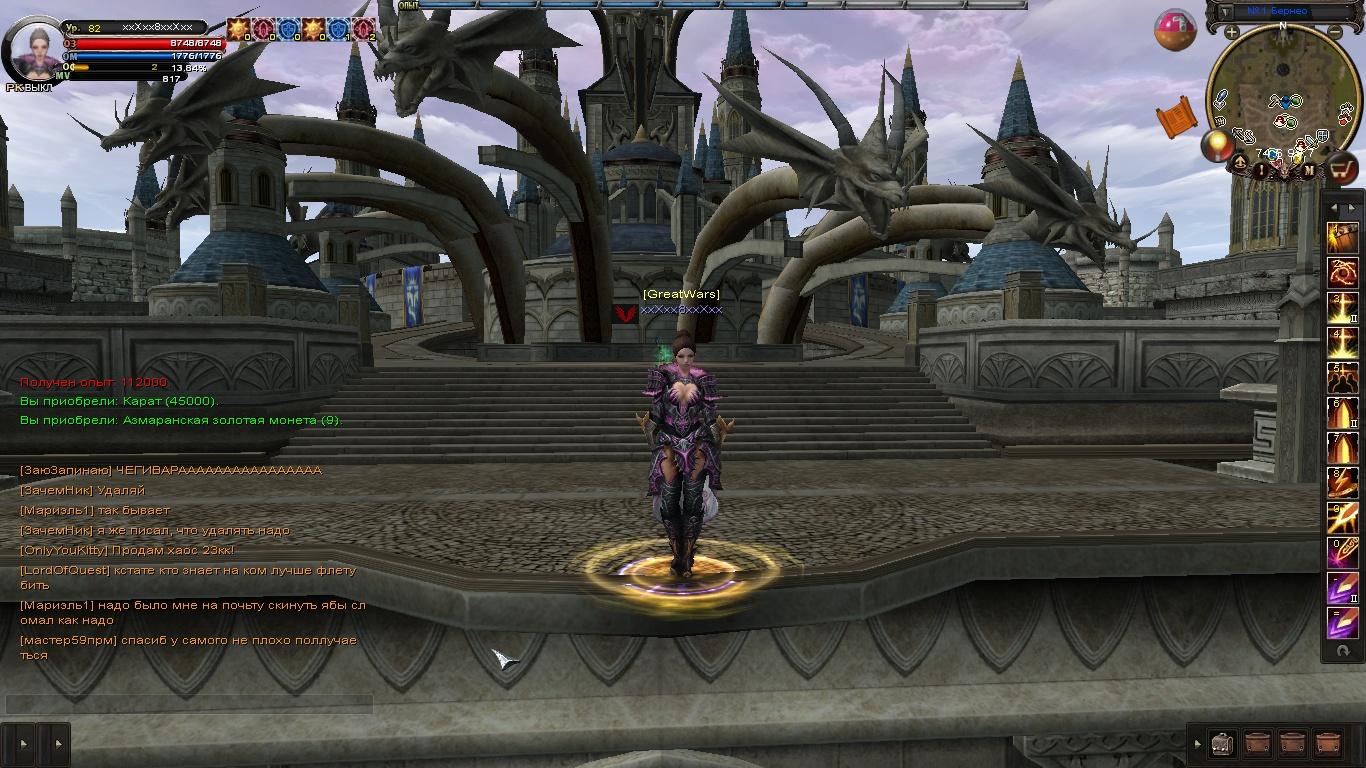Select the first sun buff icon

[x=237, y=29]
